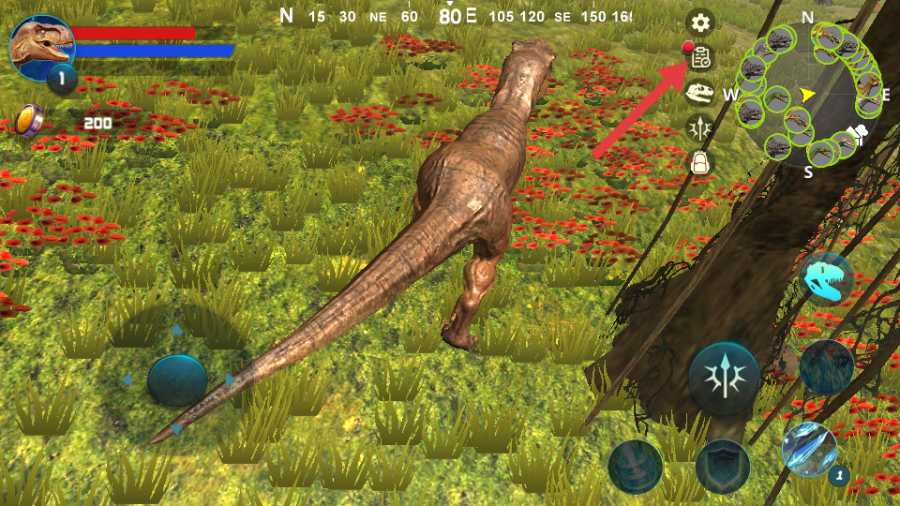
Task: Use the ice crystal shard ability
Action: click(x=809, y=449)
